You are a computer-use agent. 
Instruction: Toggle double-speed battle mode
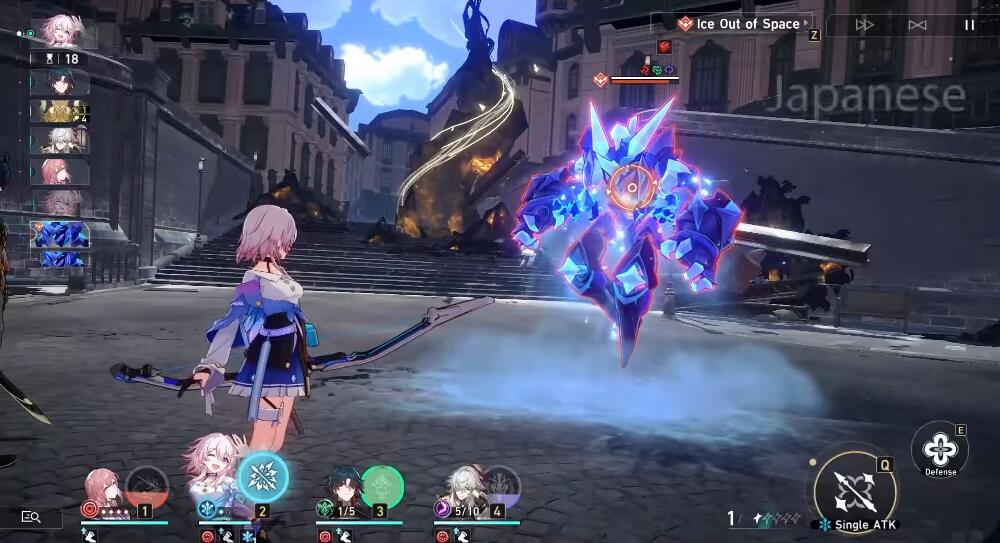pos(865,25)
